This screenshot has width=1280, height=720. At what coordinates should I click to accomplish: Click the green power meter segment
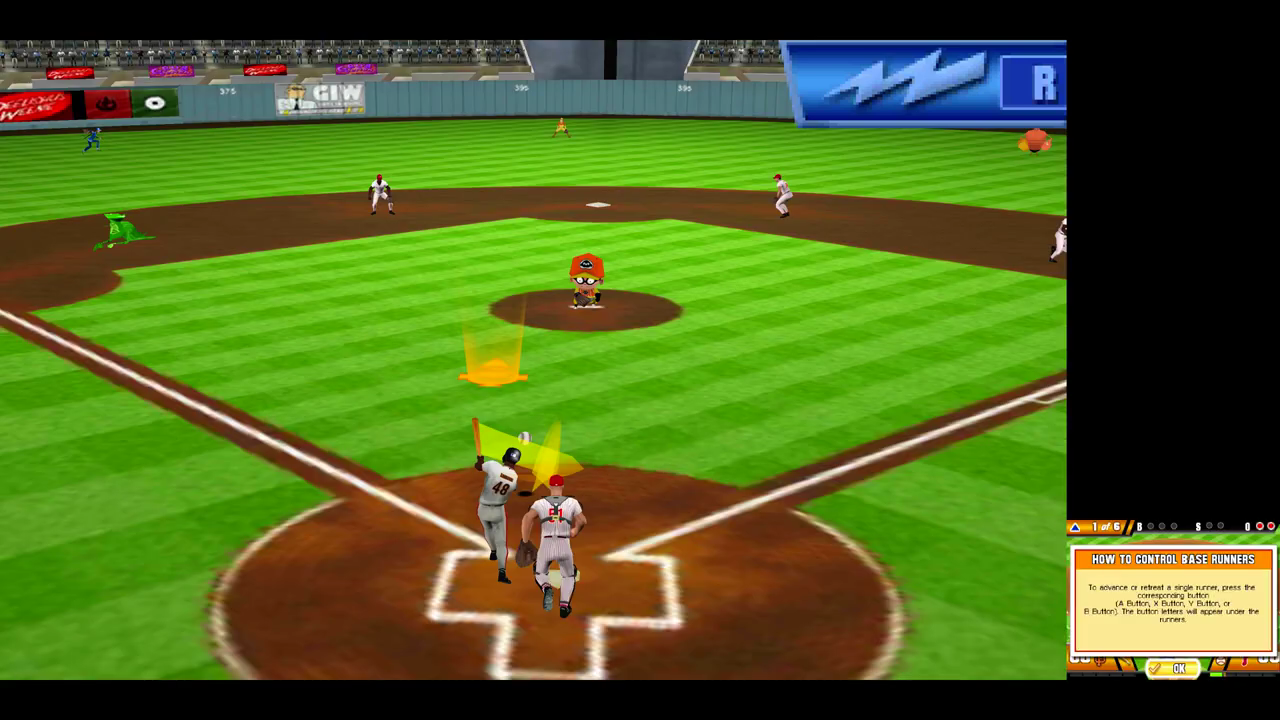(1216, 674)
